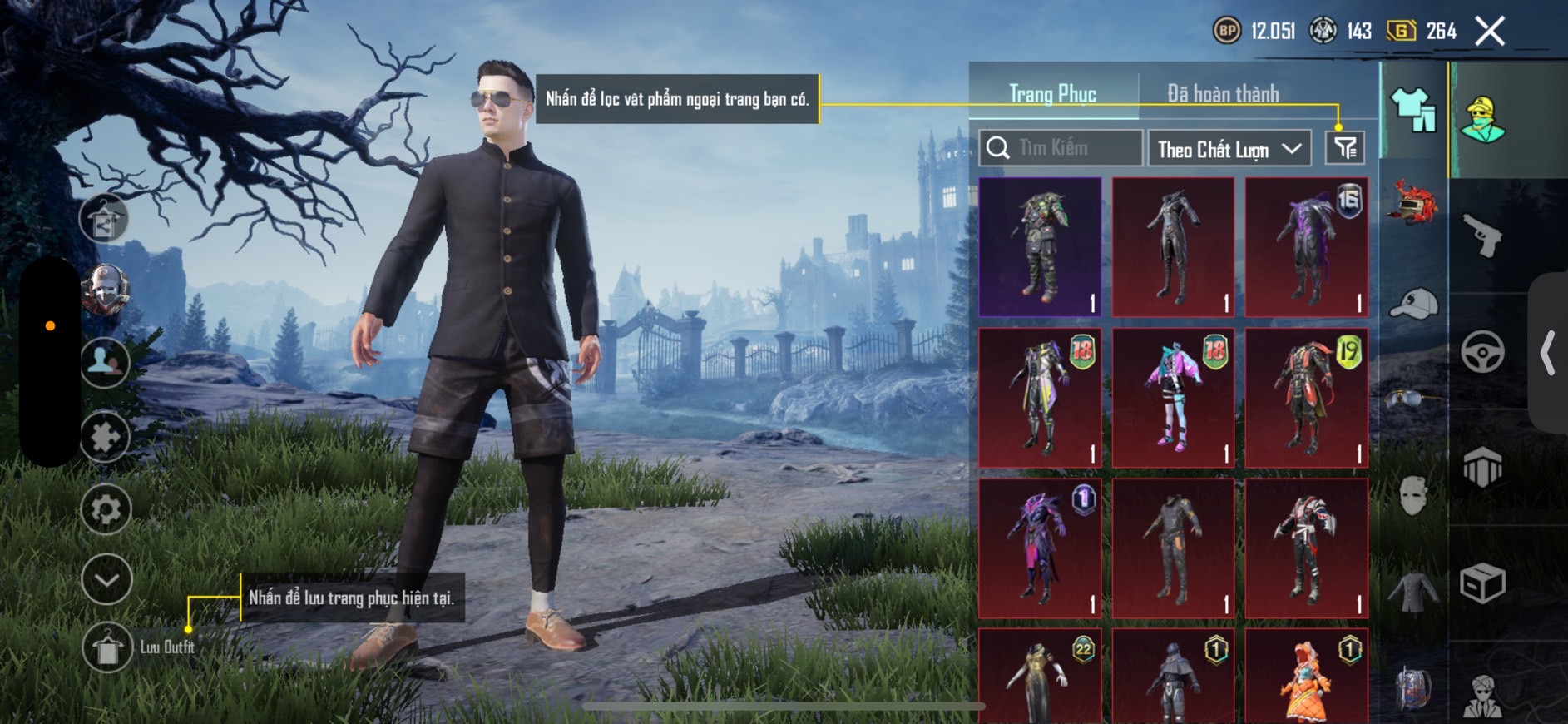Save the current look with Lưu Outfit

point(108,647)
